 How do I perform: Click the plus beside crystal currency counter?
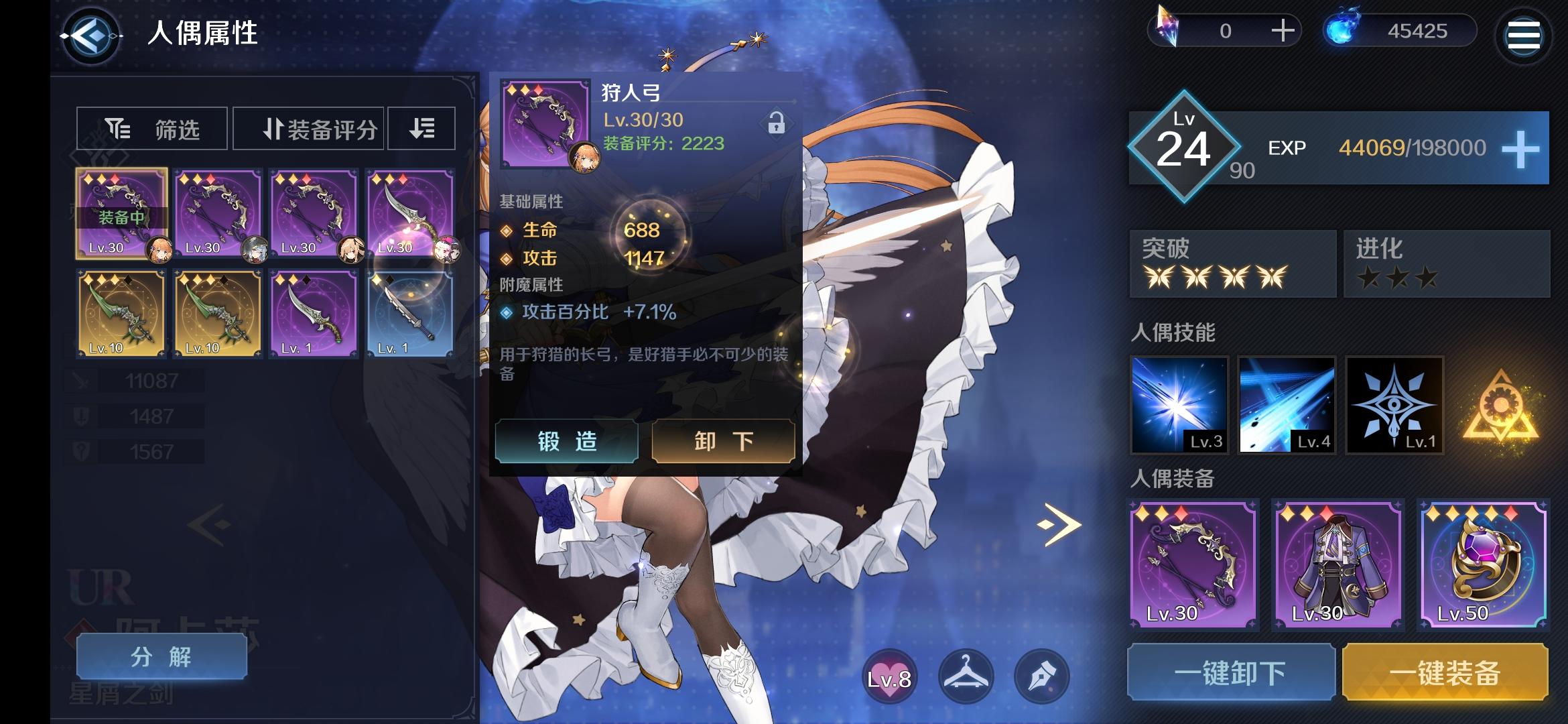[x=1282, y=30]
